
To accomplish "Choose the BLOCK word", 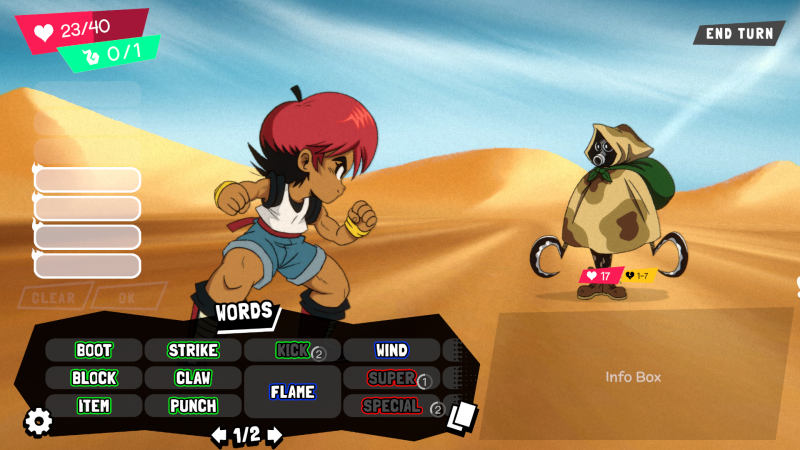I will (93, 379).
